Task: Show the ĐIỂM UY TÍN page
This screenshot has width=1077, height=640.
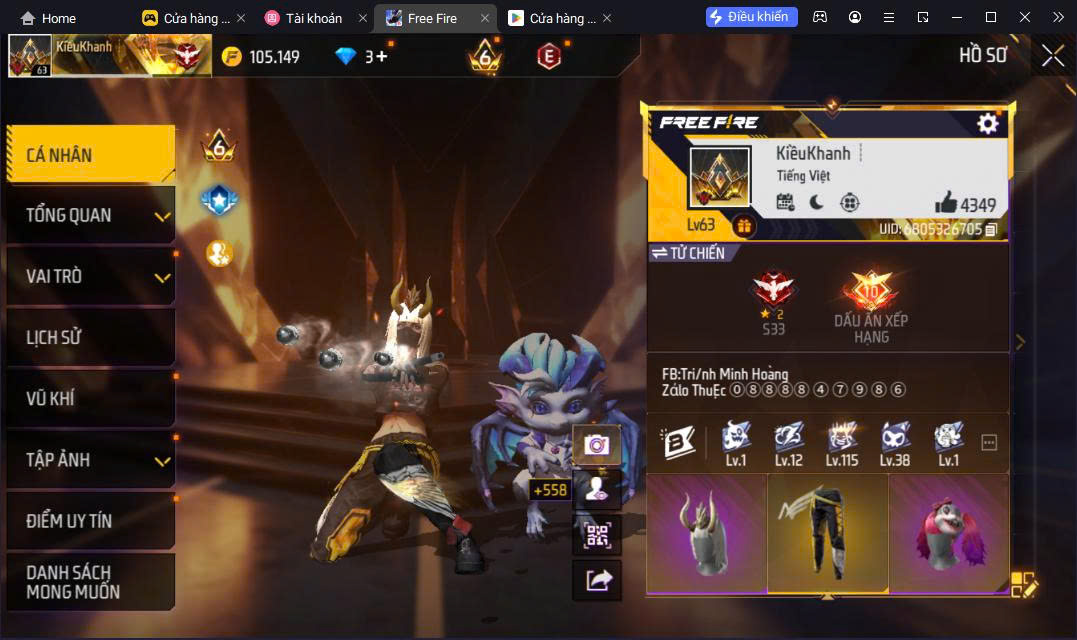Action: point(90,521)
